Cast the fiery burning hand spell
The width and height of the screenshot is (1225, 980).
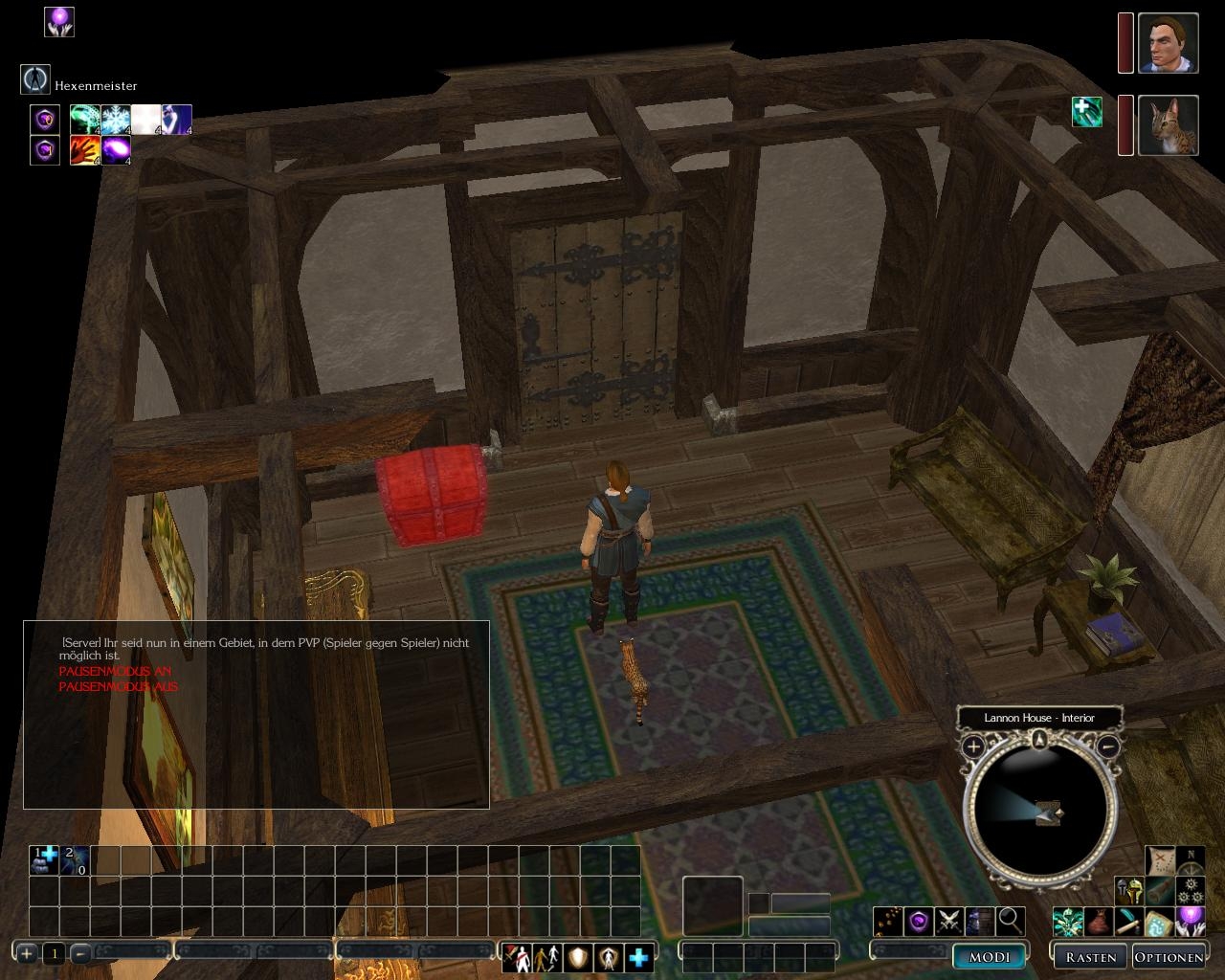click(85, 150)
